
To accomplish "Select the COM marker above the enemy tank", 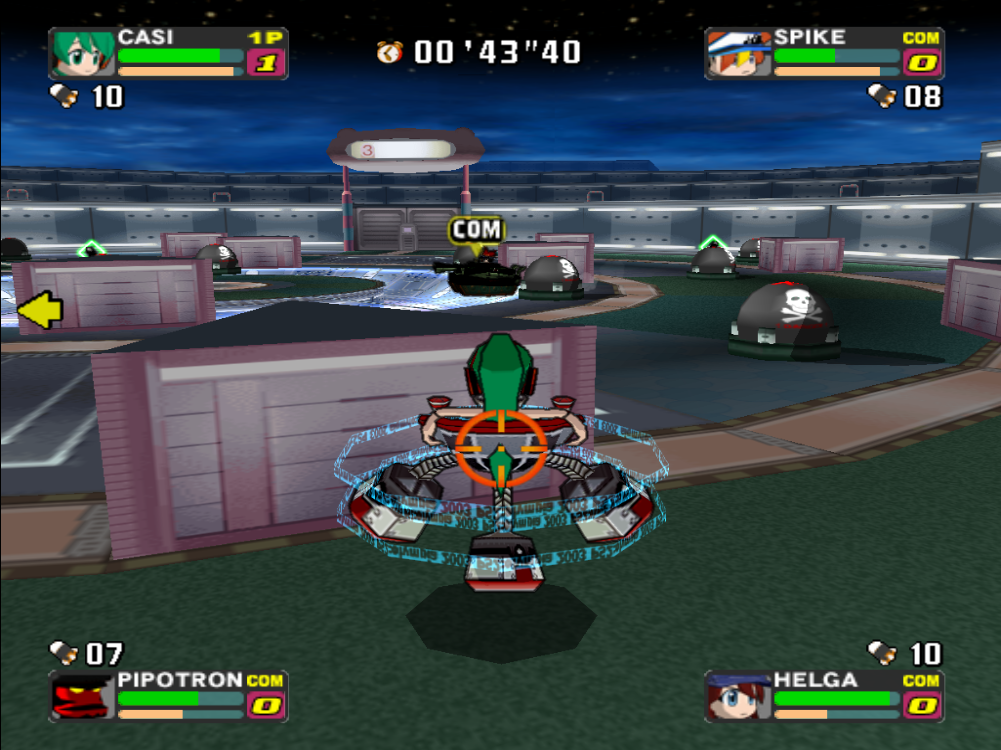I will (476, 230).
